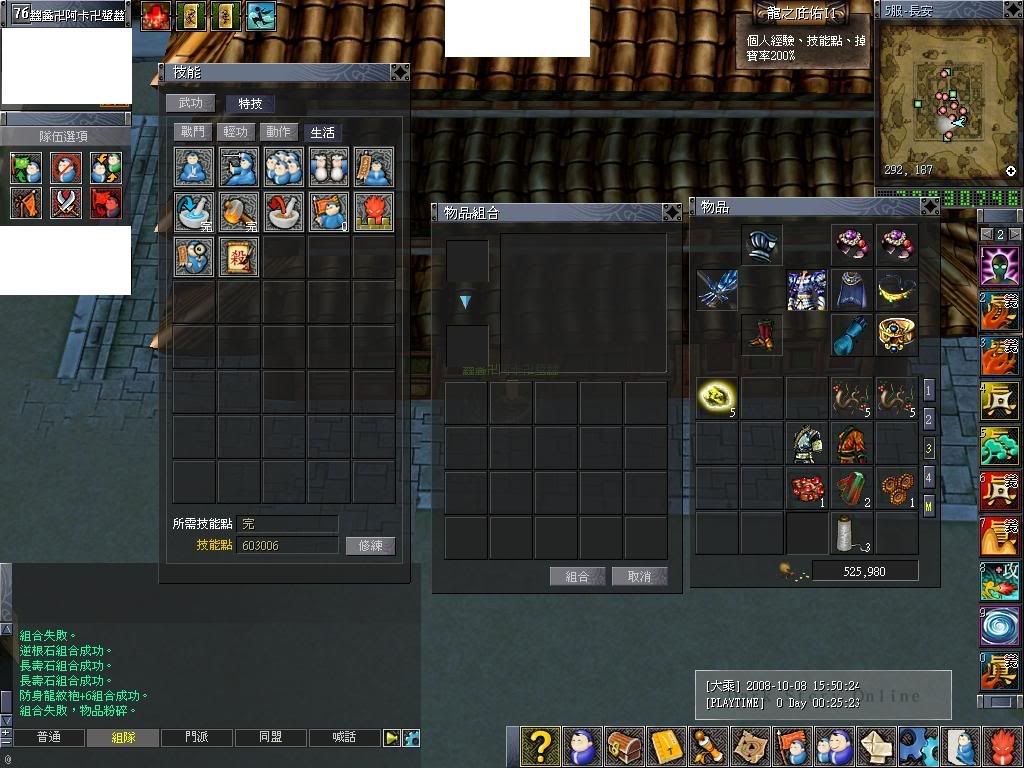This screenshot has height=768, width=1024.
Task: Click the 修練 train button
Action: 370,546
